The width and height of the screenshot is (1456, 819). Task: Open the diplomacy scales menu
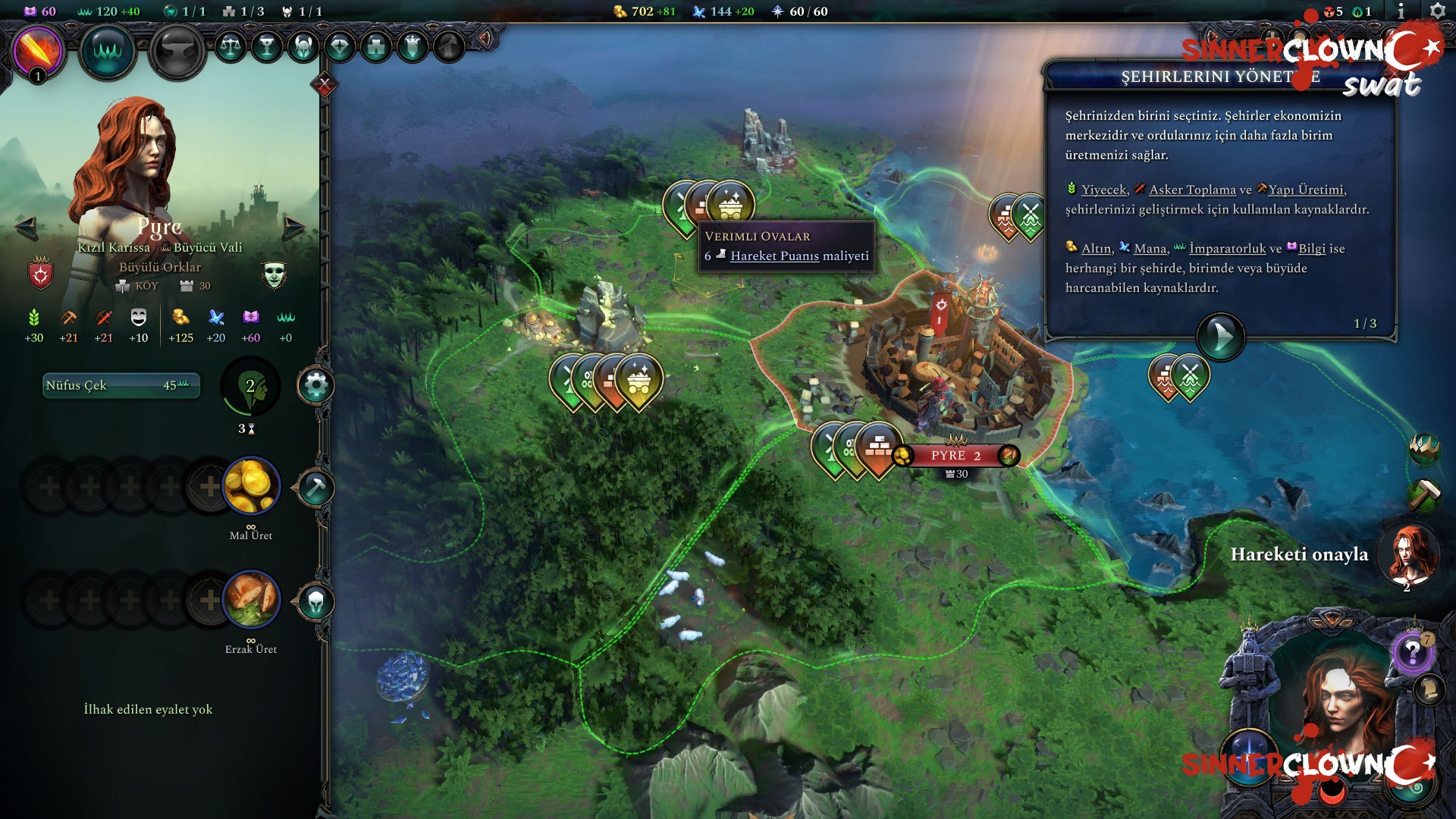point(231,47)
